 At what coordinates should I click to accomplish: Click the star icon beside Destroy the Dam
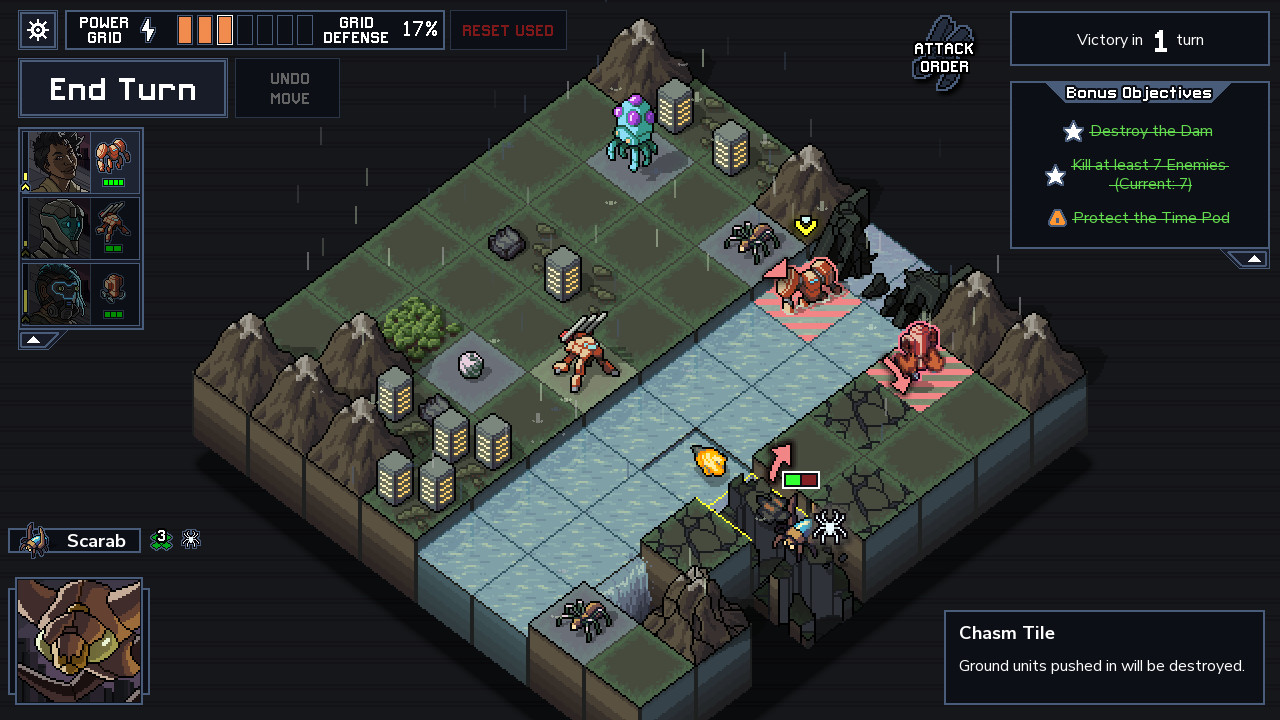click(x=1073, y=131)
